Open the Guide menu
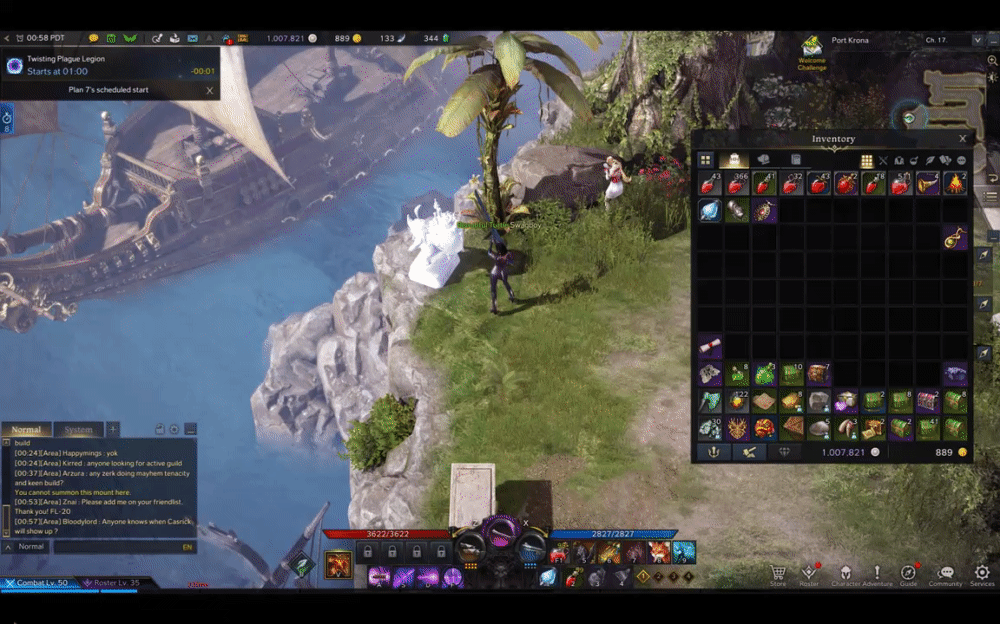This screenshot has height=624, width=1000. click(908, 574)
